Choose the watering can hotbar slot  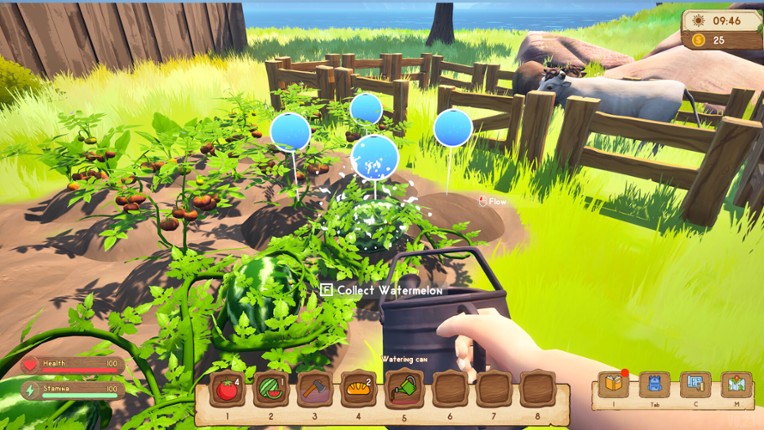(x=403, y=389)
